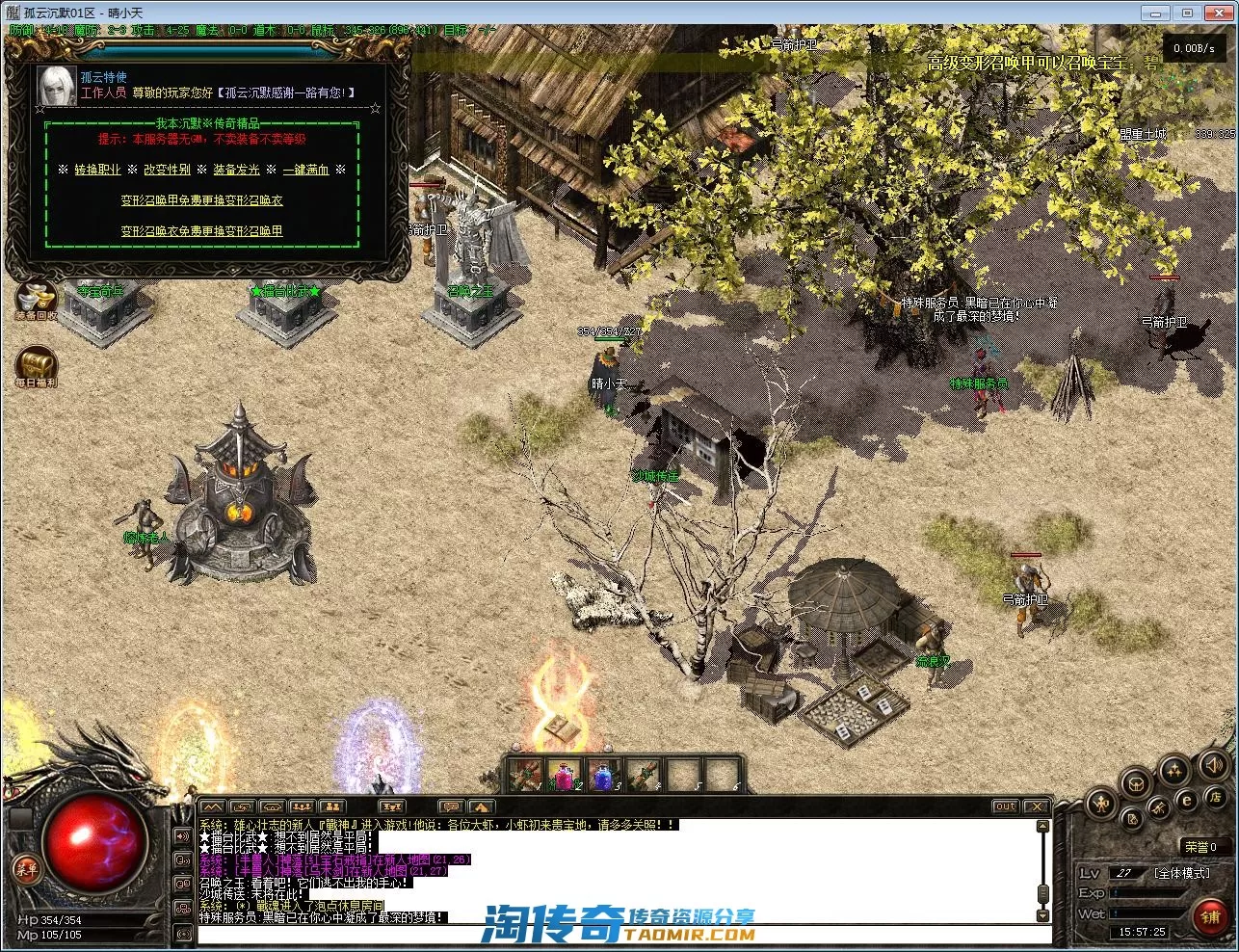
Task: Click the 一键满血 link
Action: (305, 170)
